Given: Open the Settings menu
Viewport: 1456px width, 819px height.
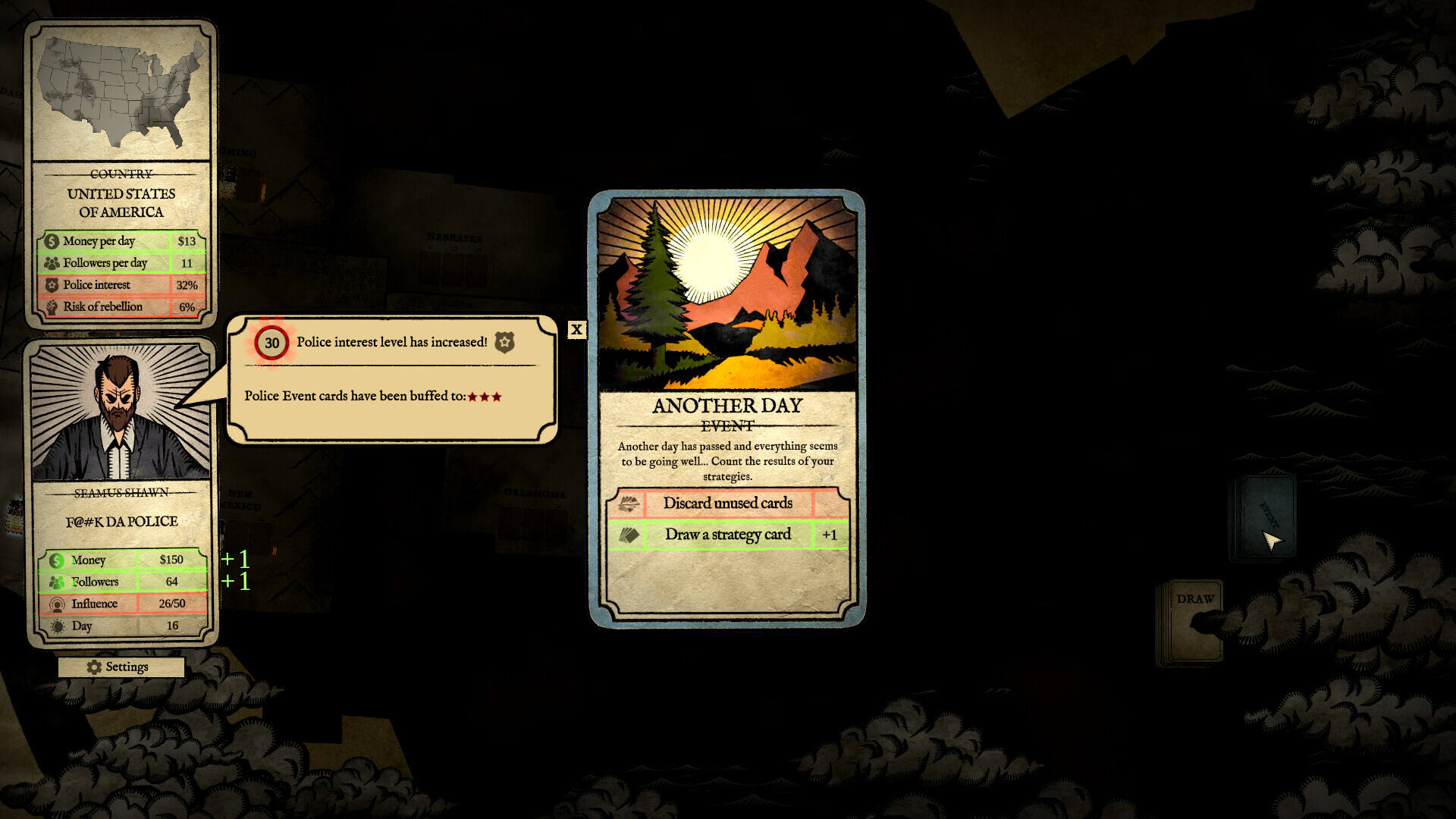Looking at the screenshot, I should pyautogui.click(x=121, y=667).
